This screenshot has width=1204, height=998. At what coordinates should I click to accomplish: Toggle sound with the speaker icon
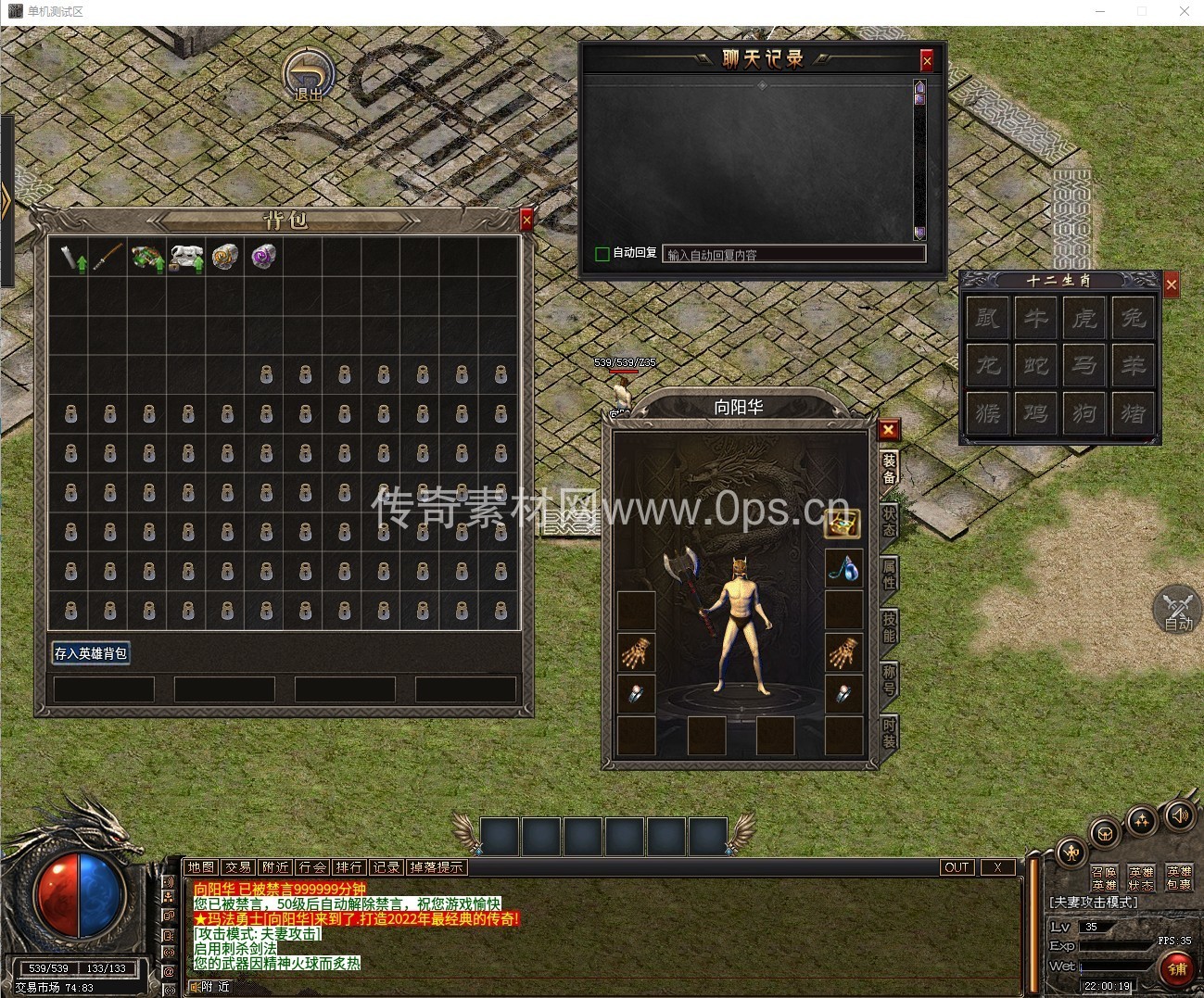[1179, 815]
